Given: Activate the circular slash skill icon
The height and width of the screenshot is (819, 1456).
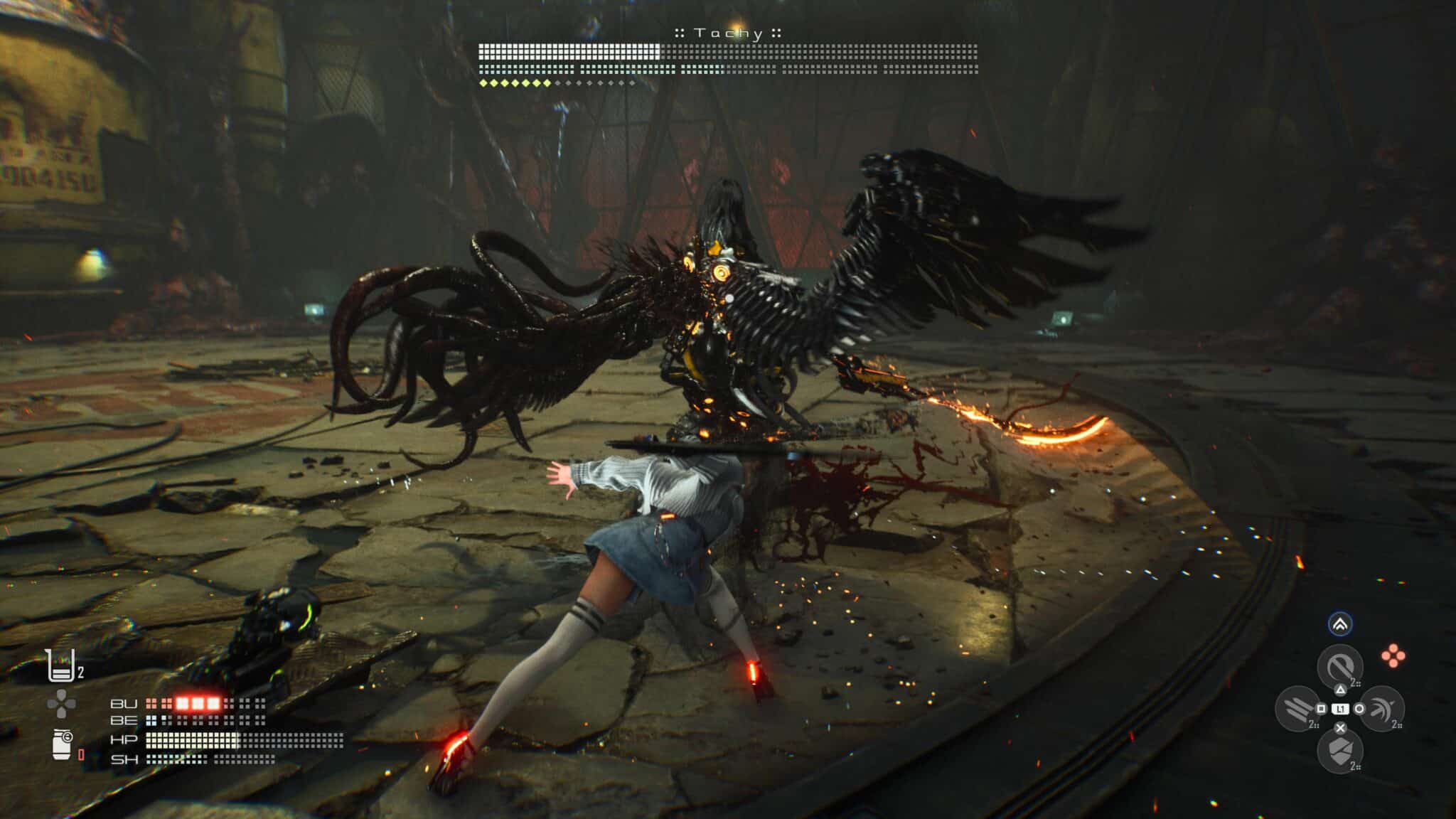Looking at the screenshot, I should pyautogui.click(x=1339, y=667).
